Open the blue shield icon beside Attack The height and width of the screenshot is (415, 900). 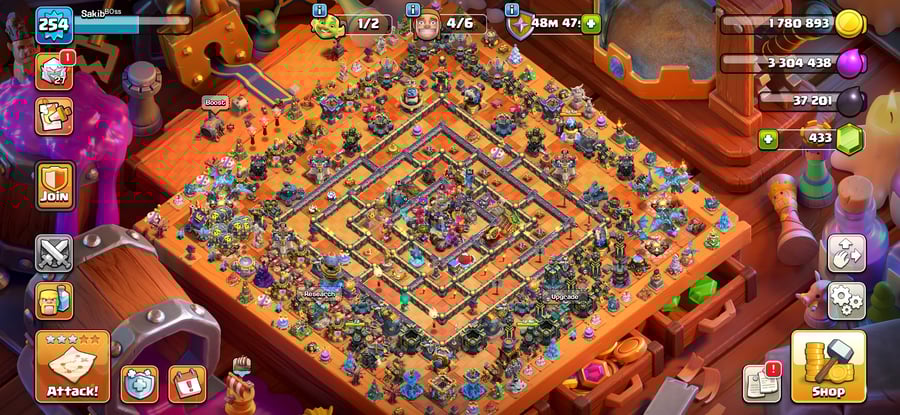tap(139, 383)
